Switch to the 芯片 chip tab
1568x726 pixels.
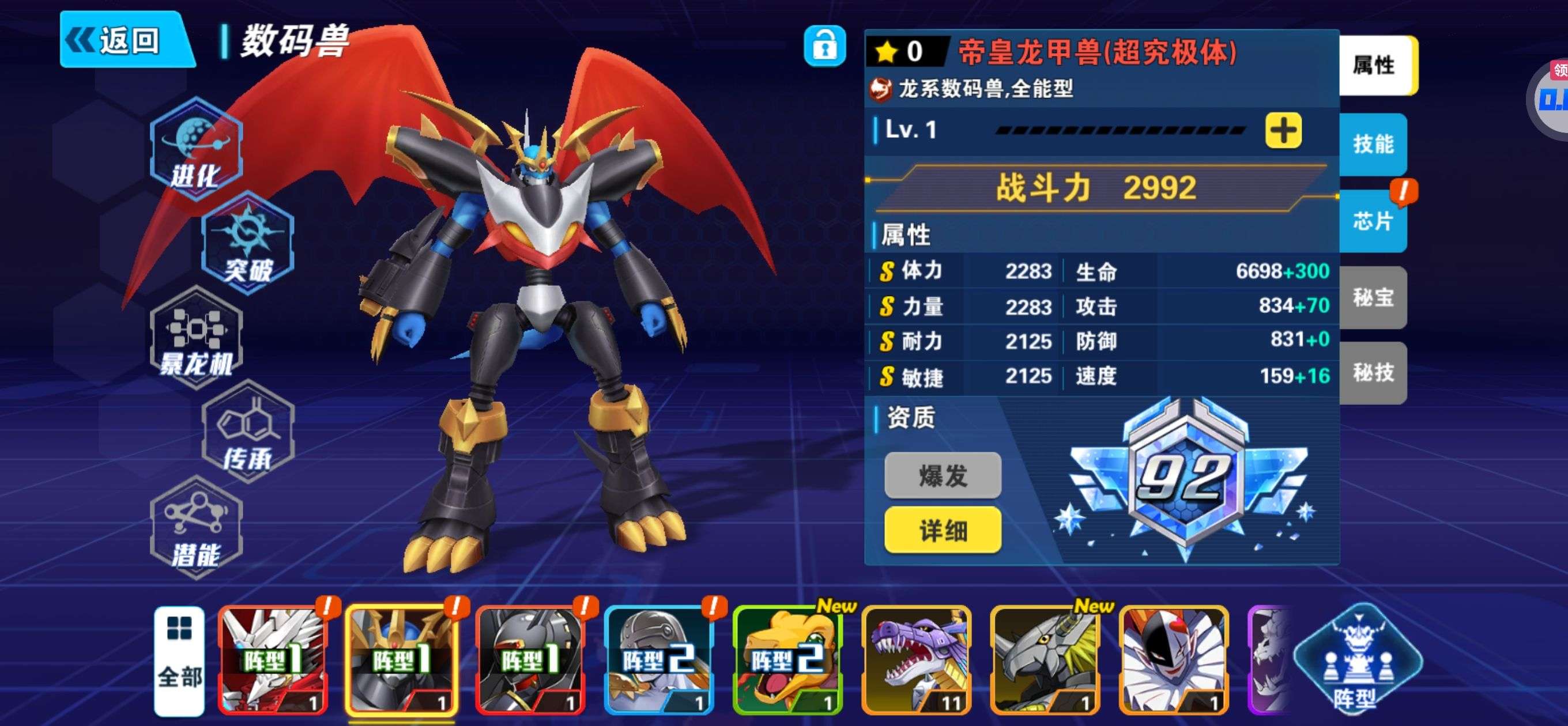tap(1373, 221)
